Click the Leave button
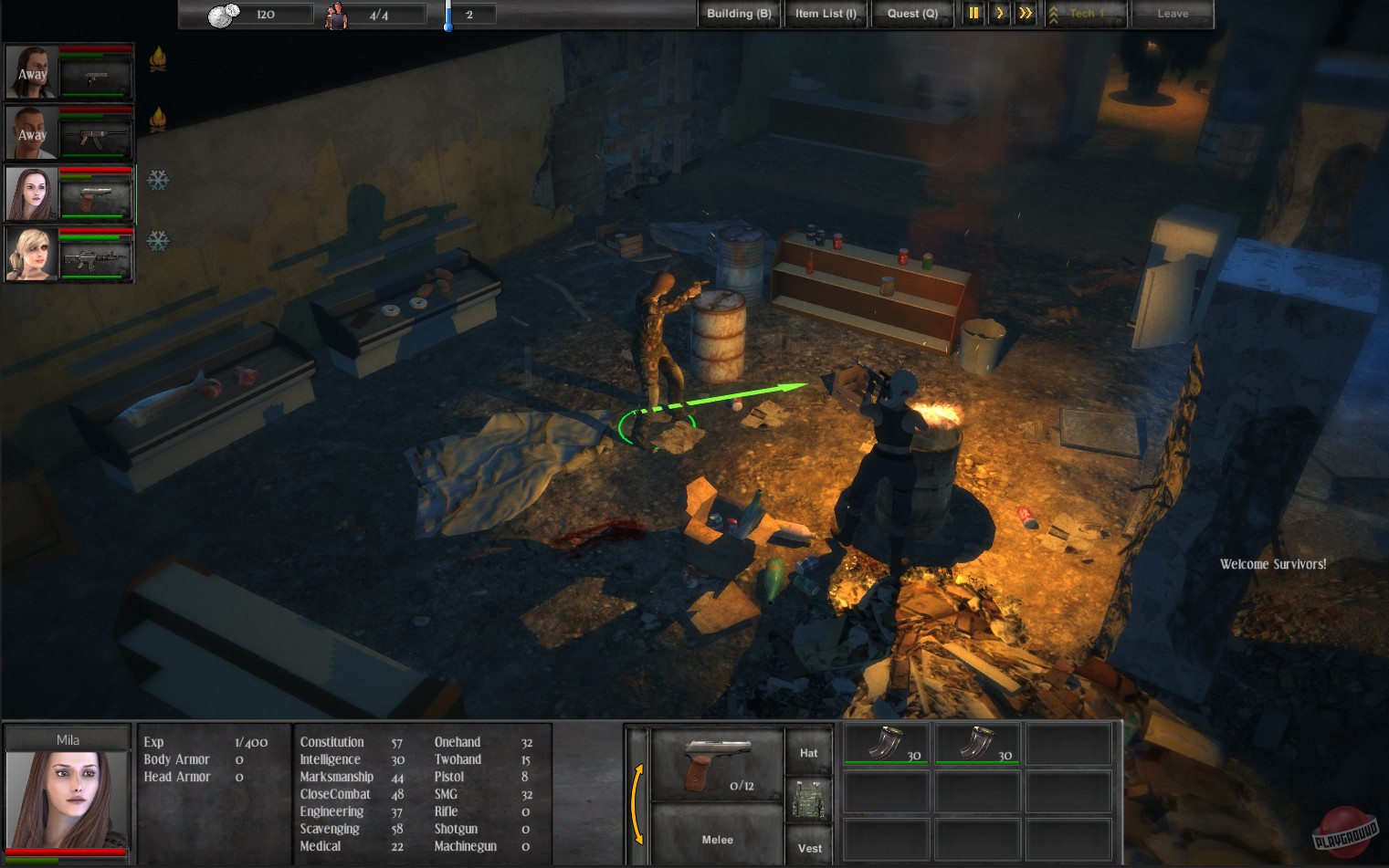This screenshot has width=1389, height=868. pyautogui.click(x=1173, y=14)
